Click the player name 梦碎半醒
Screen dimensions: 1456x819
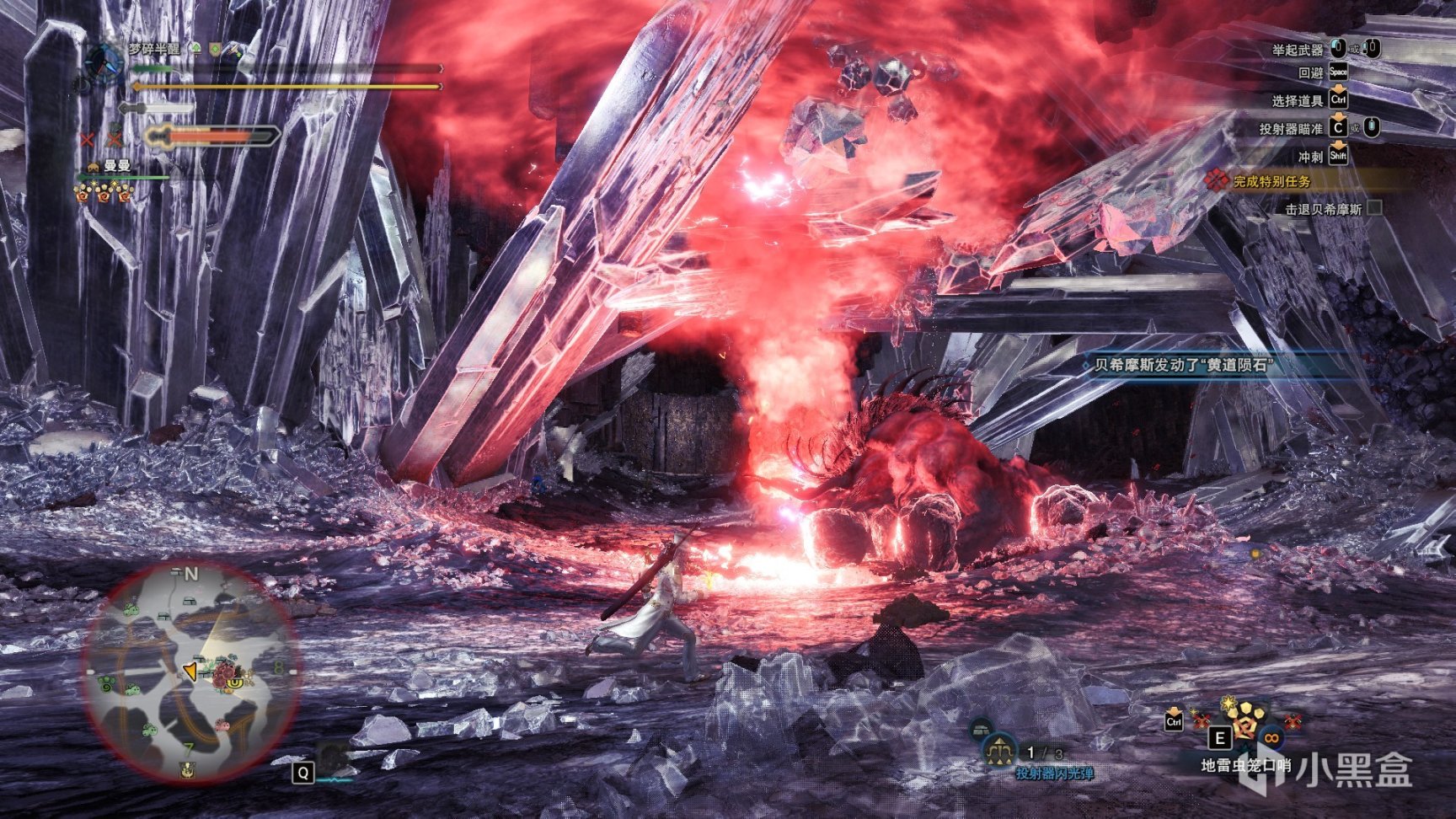pos(154,50)
